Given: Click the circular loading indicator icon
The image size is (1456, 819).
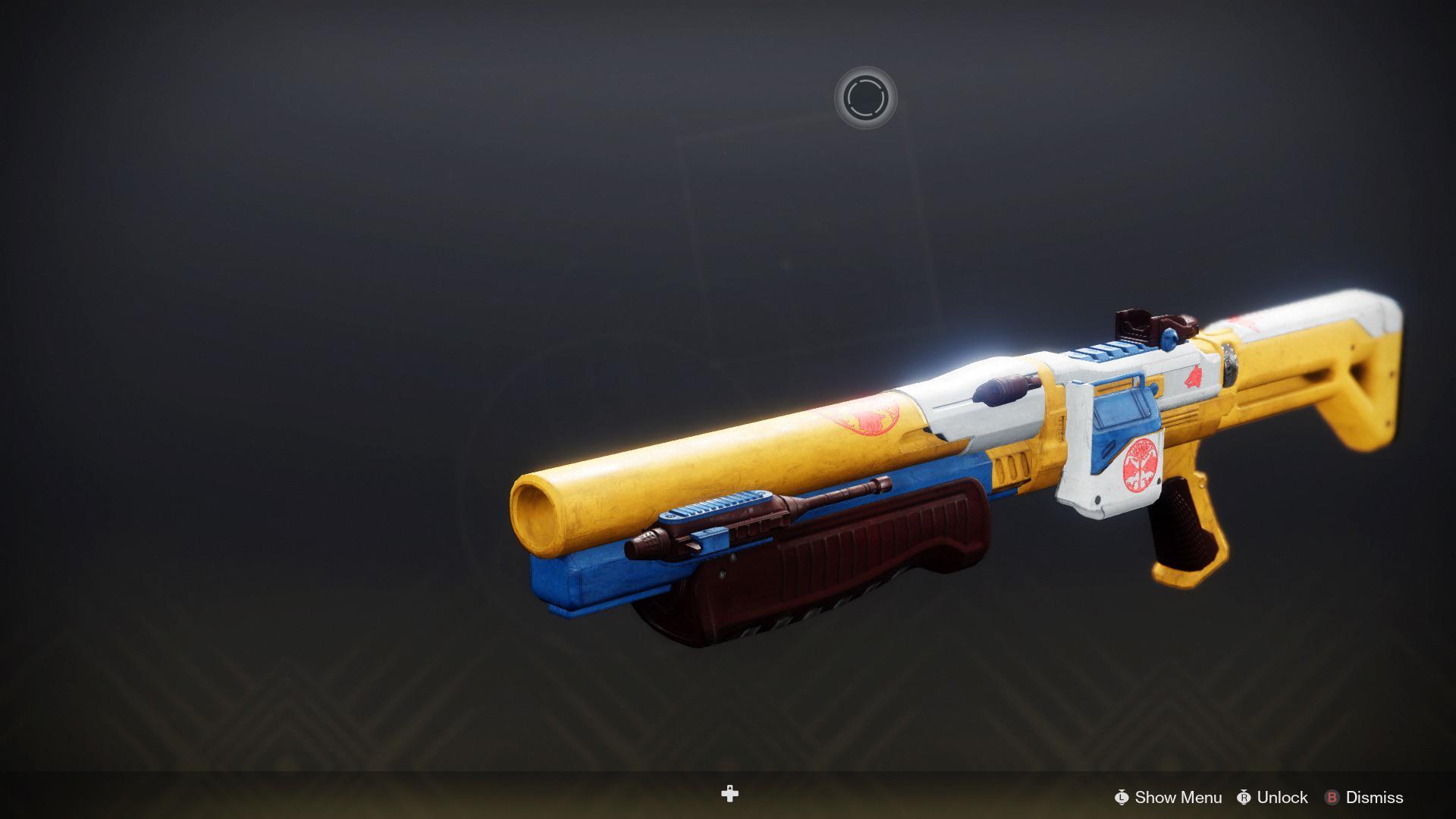Looking at the screenshot, I should tap(869, 97).
